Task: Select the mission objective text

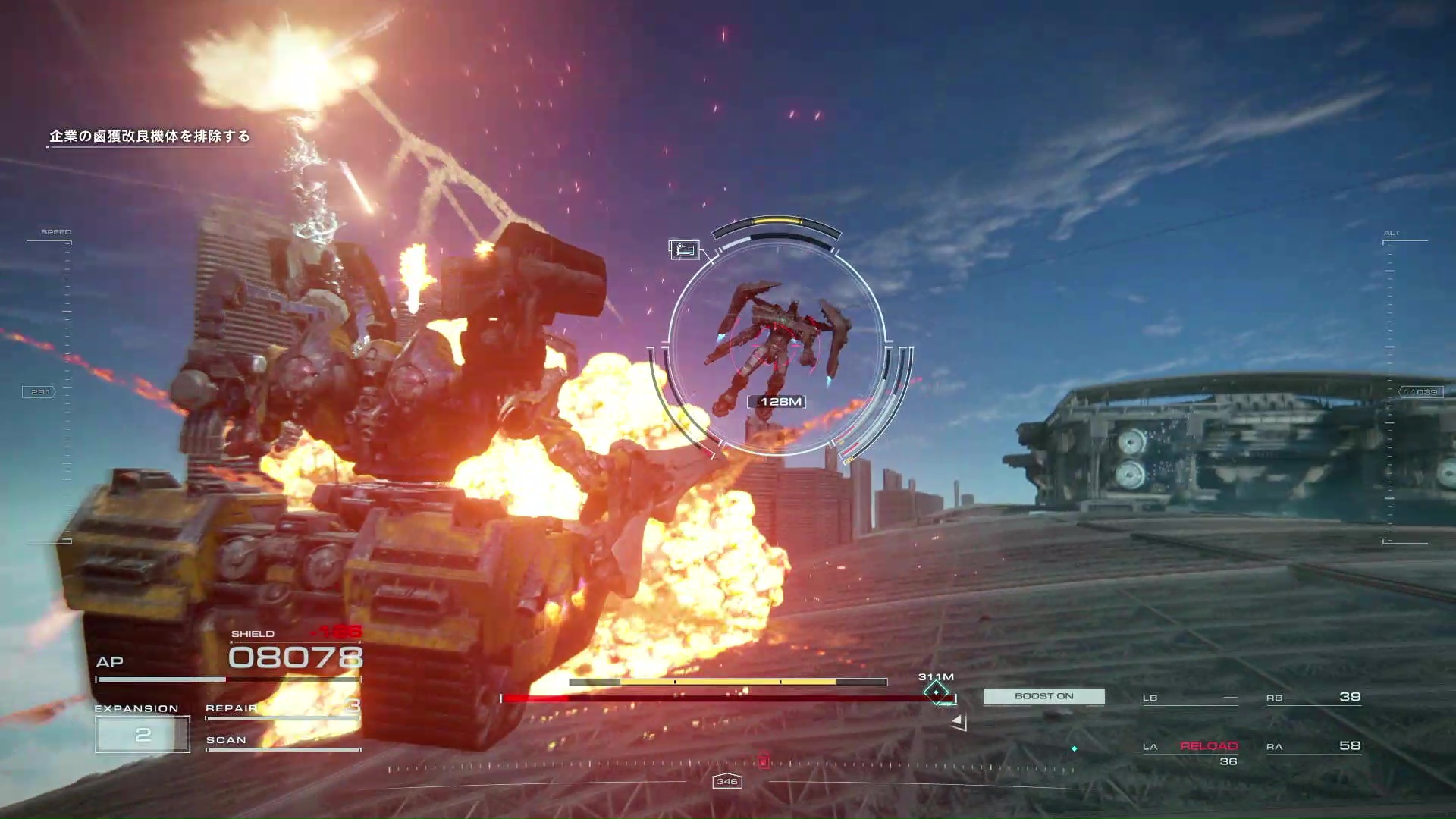Action: click(149, 136)
